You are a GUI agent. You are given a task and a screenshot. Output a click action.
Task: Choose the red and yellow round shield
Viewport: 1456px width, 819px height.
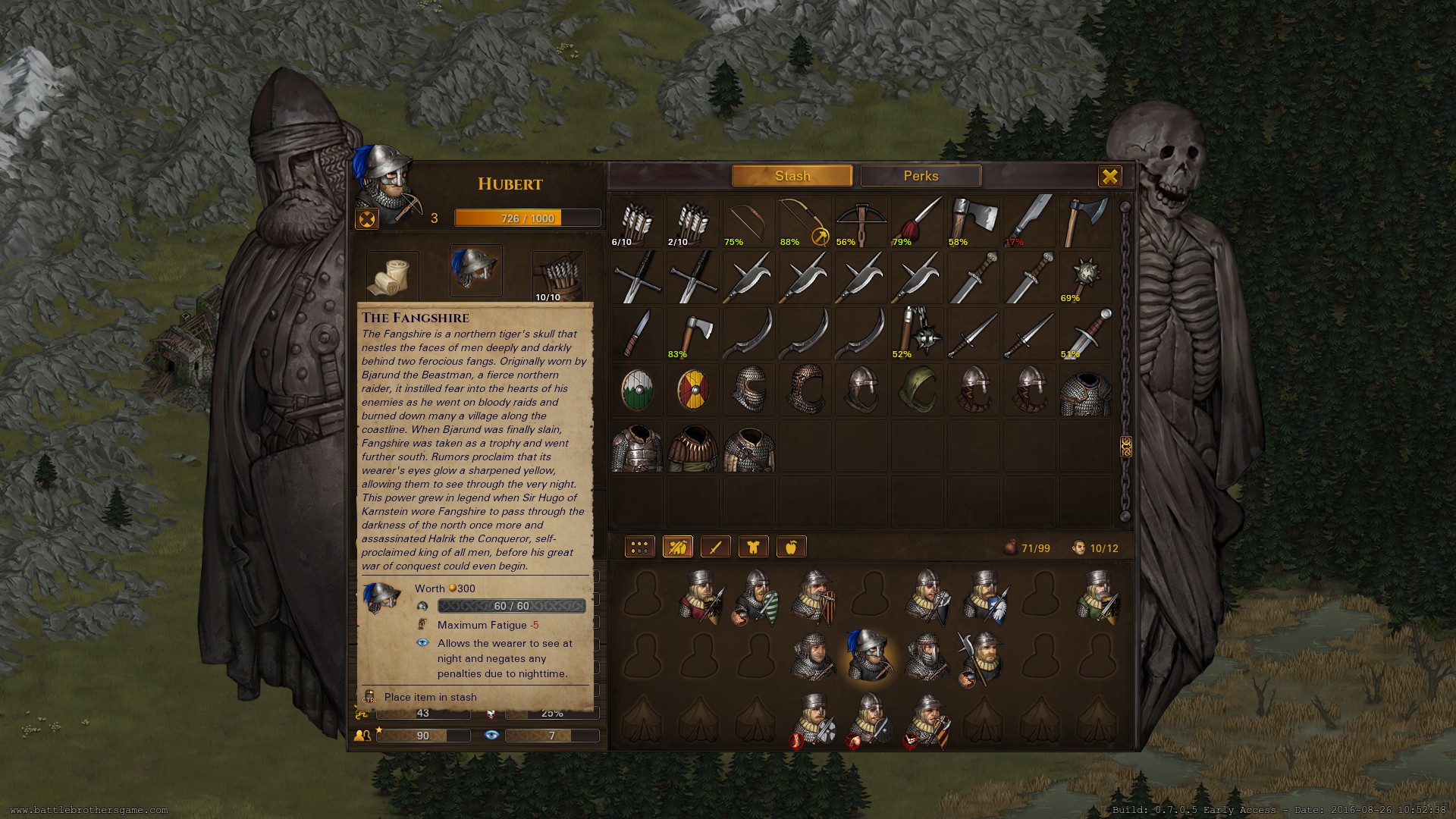tap(692, 389)
